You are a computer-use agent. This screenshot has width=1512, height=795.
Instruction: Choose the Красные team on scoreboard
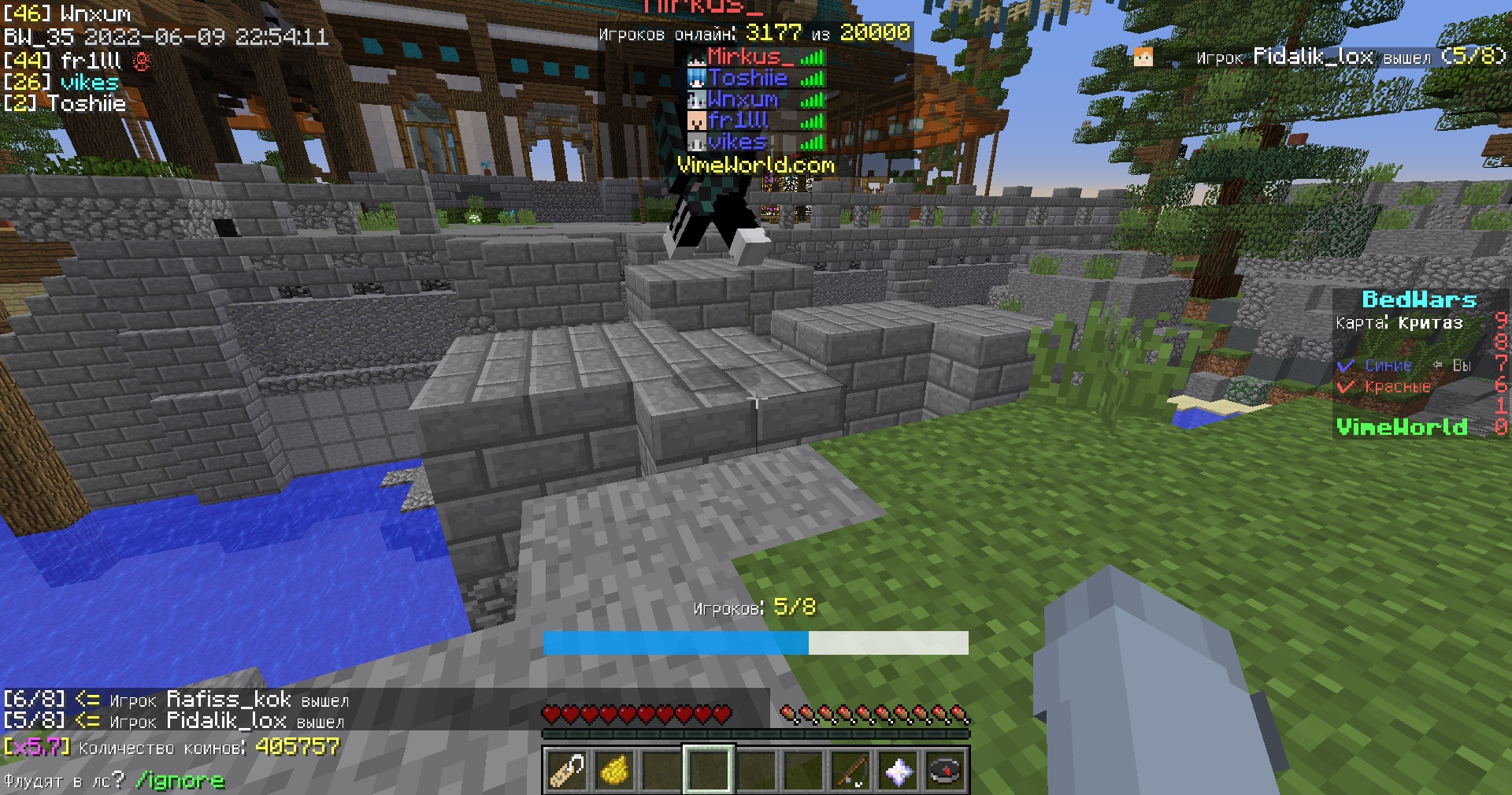1397,387
